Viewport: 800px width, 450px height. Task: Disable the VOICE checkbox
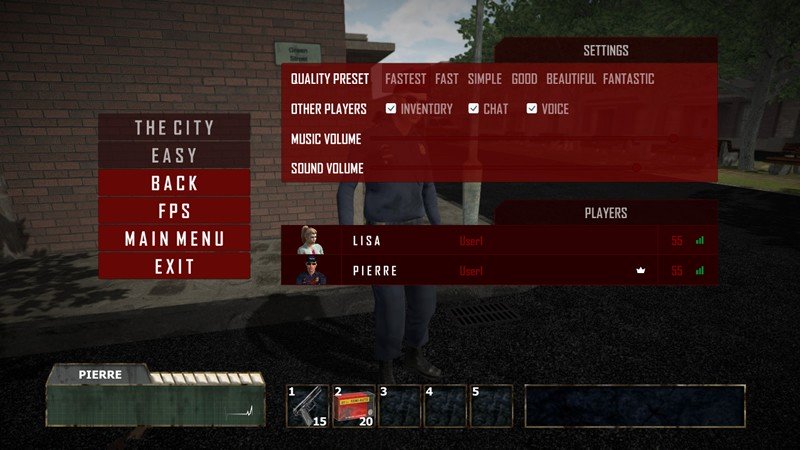532,109
